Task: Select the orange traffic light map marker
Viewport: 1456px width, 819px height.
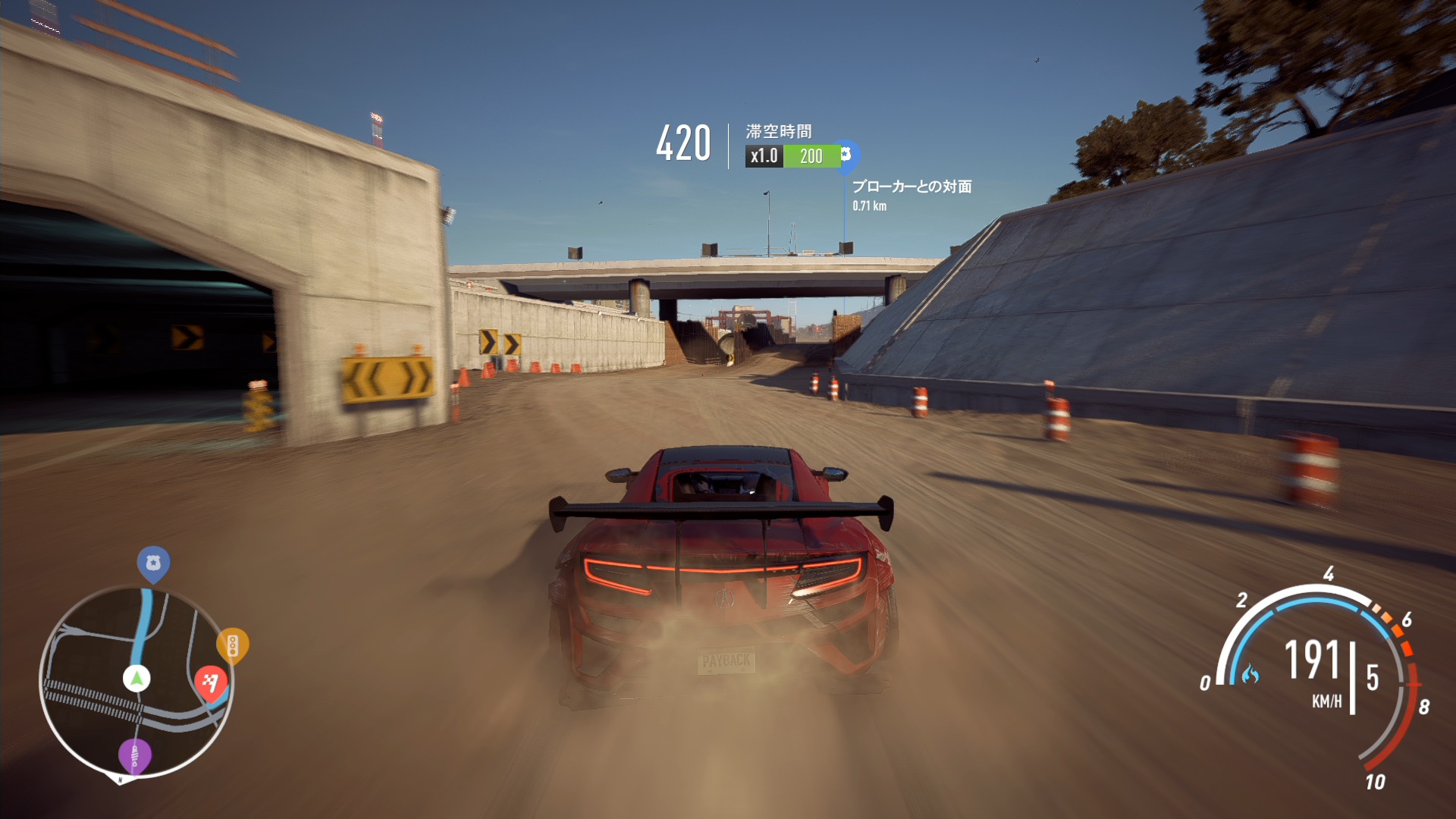Action: [x=232, y=645]
